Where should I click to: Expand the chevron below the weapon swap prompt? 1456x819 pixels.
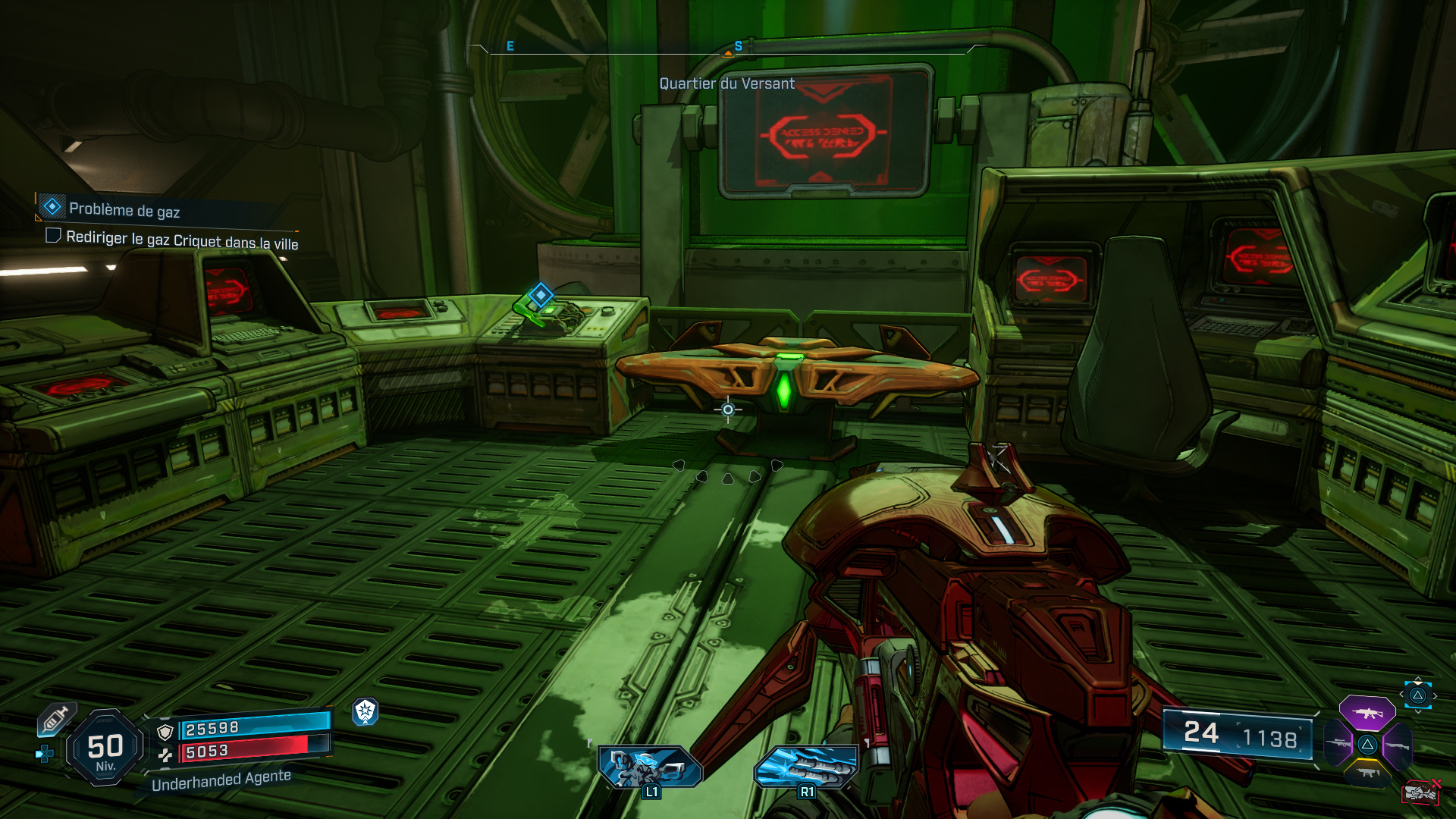coord(1418,711)
